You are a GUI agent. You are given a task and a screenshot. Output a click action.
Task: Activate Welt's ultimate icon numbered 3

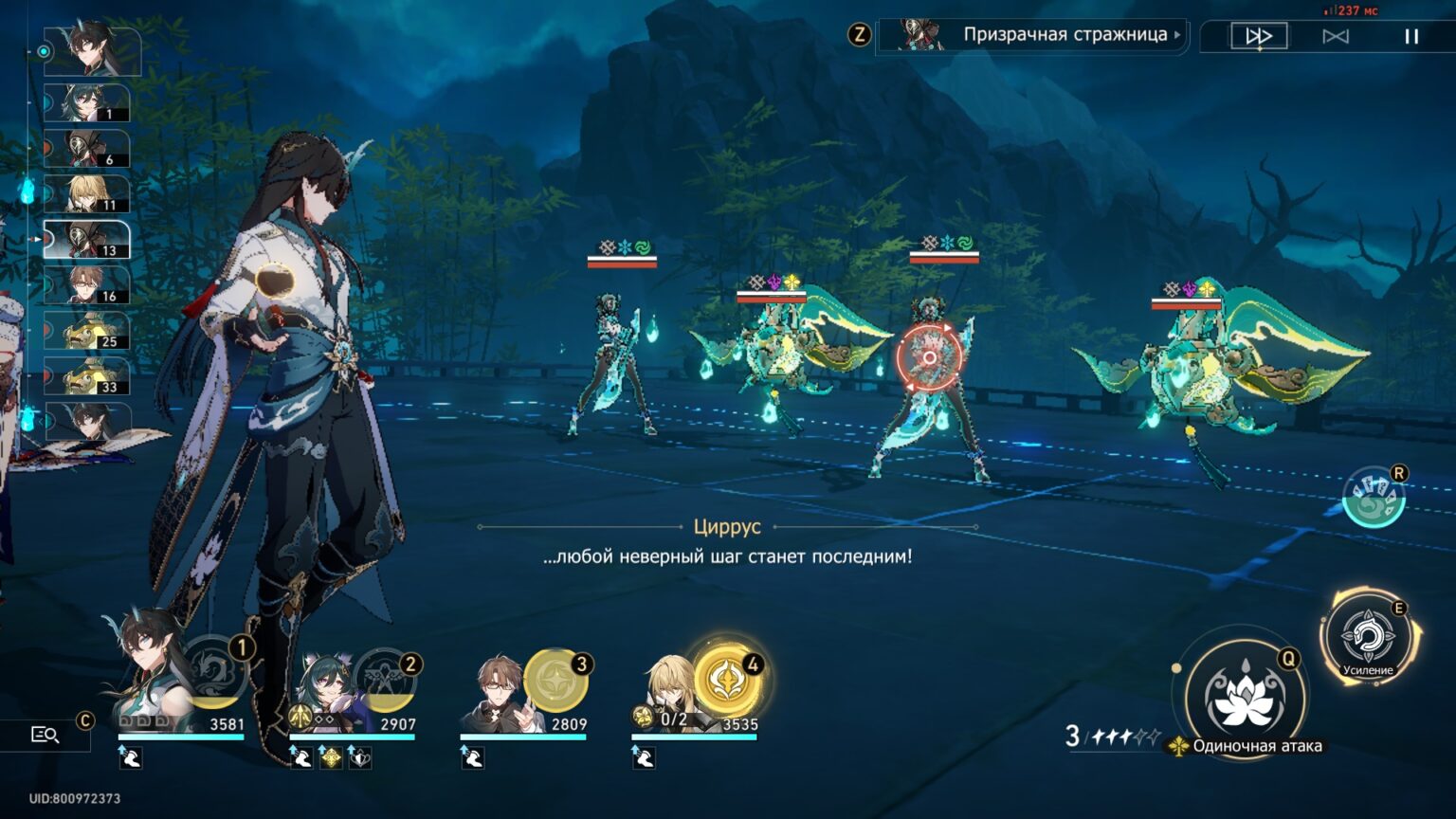coord(557,681)
